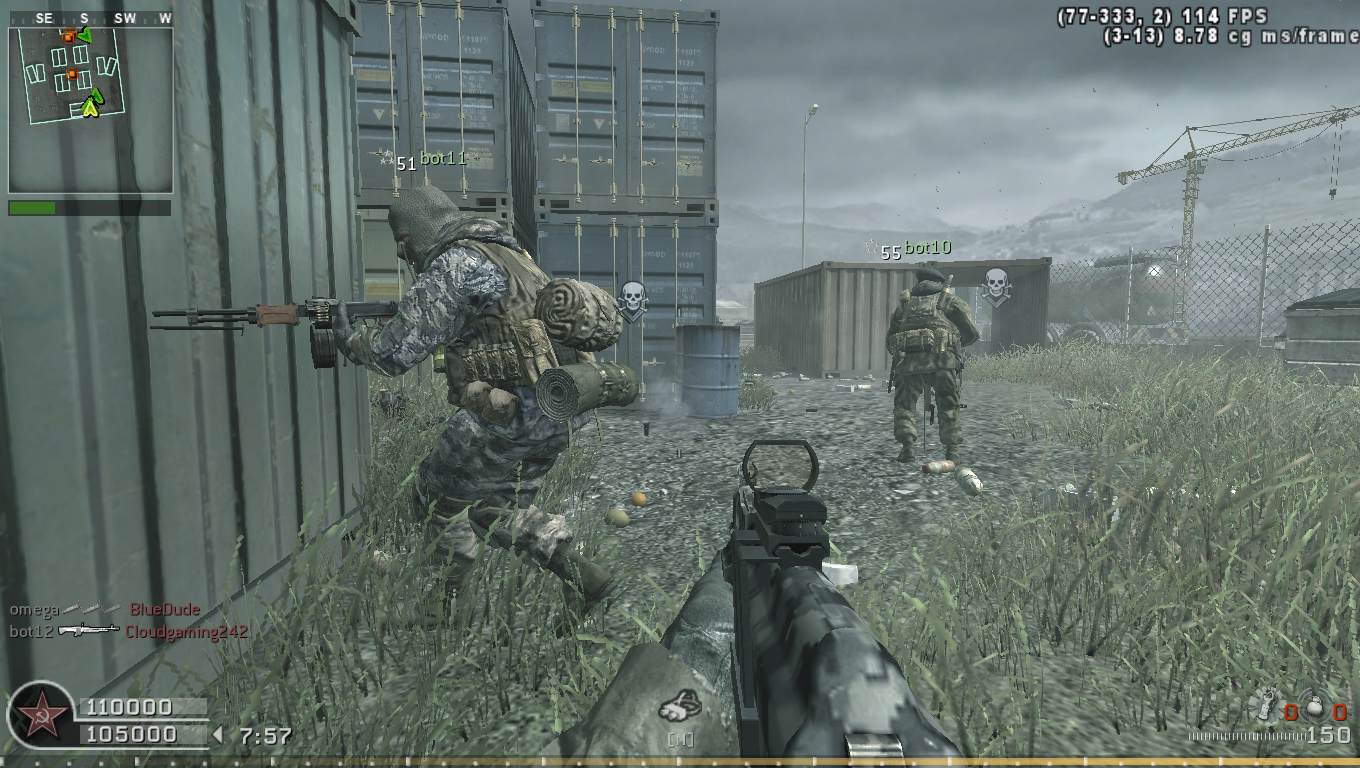Select the frag grenade icon
Screen dimensions: 1360x768
click(x=1313, y=708)
